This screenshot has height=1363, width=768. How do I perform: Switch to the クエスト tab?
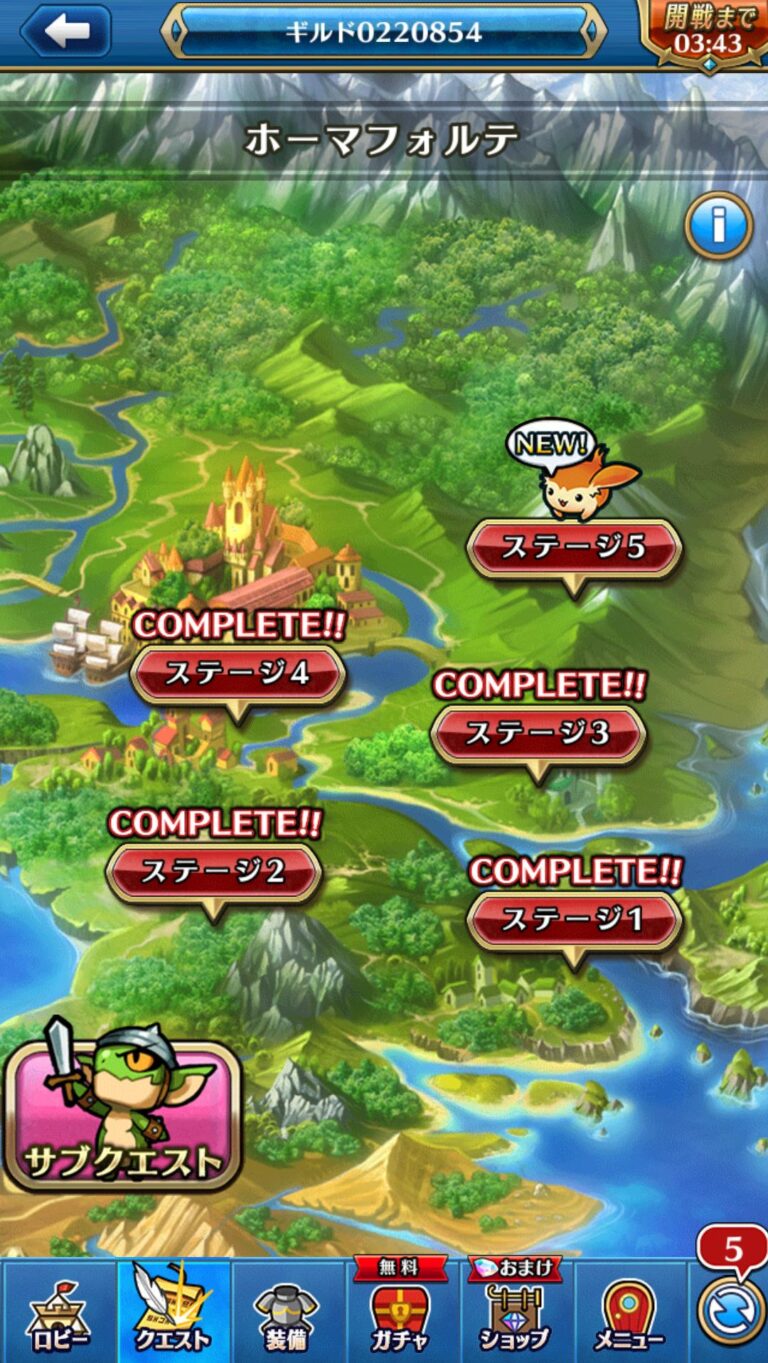pos(174,1312)
